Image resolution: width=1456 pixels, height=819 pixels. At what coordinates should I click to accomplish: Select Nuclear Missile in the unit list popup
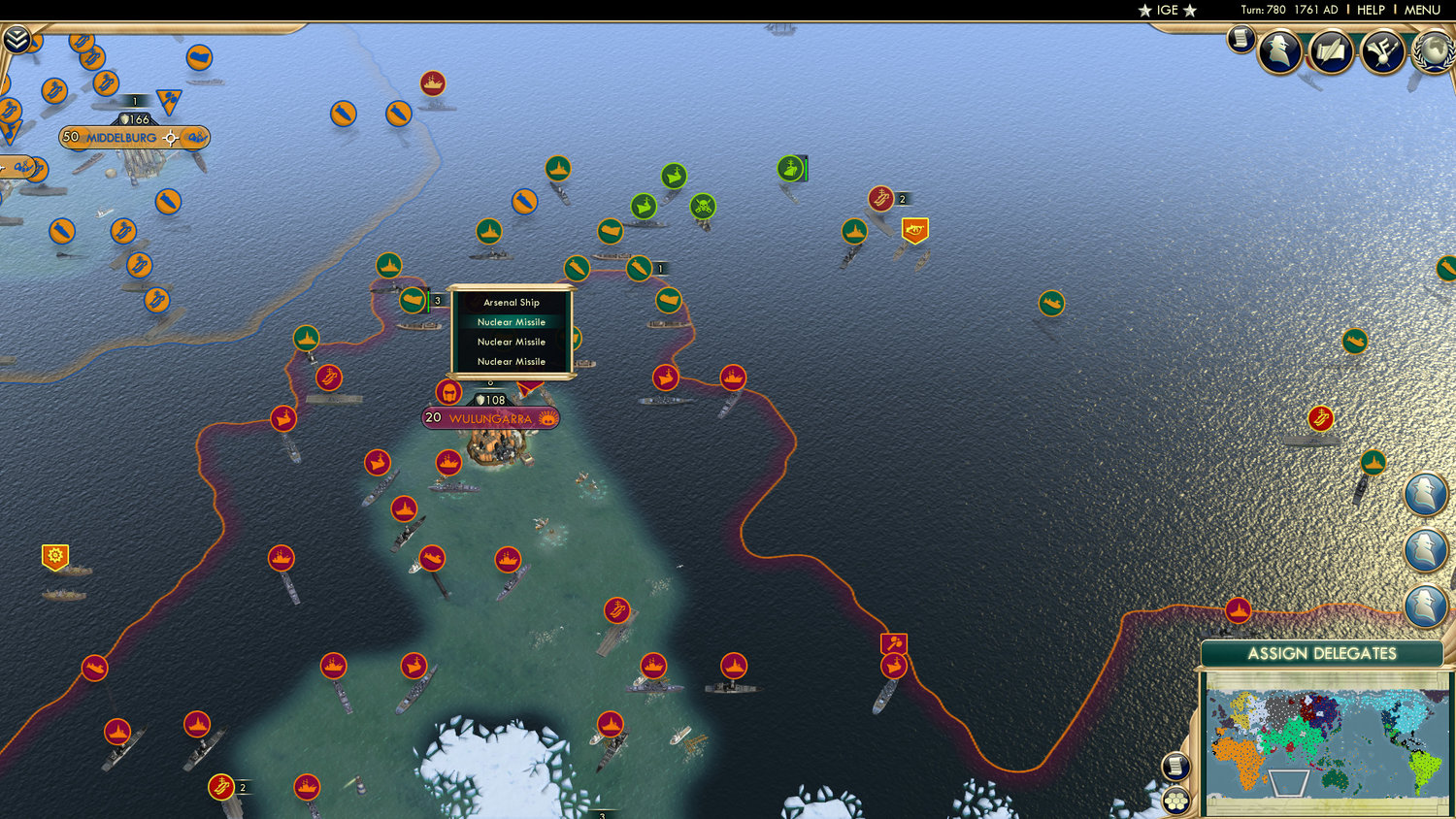coord(511,321)
